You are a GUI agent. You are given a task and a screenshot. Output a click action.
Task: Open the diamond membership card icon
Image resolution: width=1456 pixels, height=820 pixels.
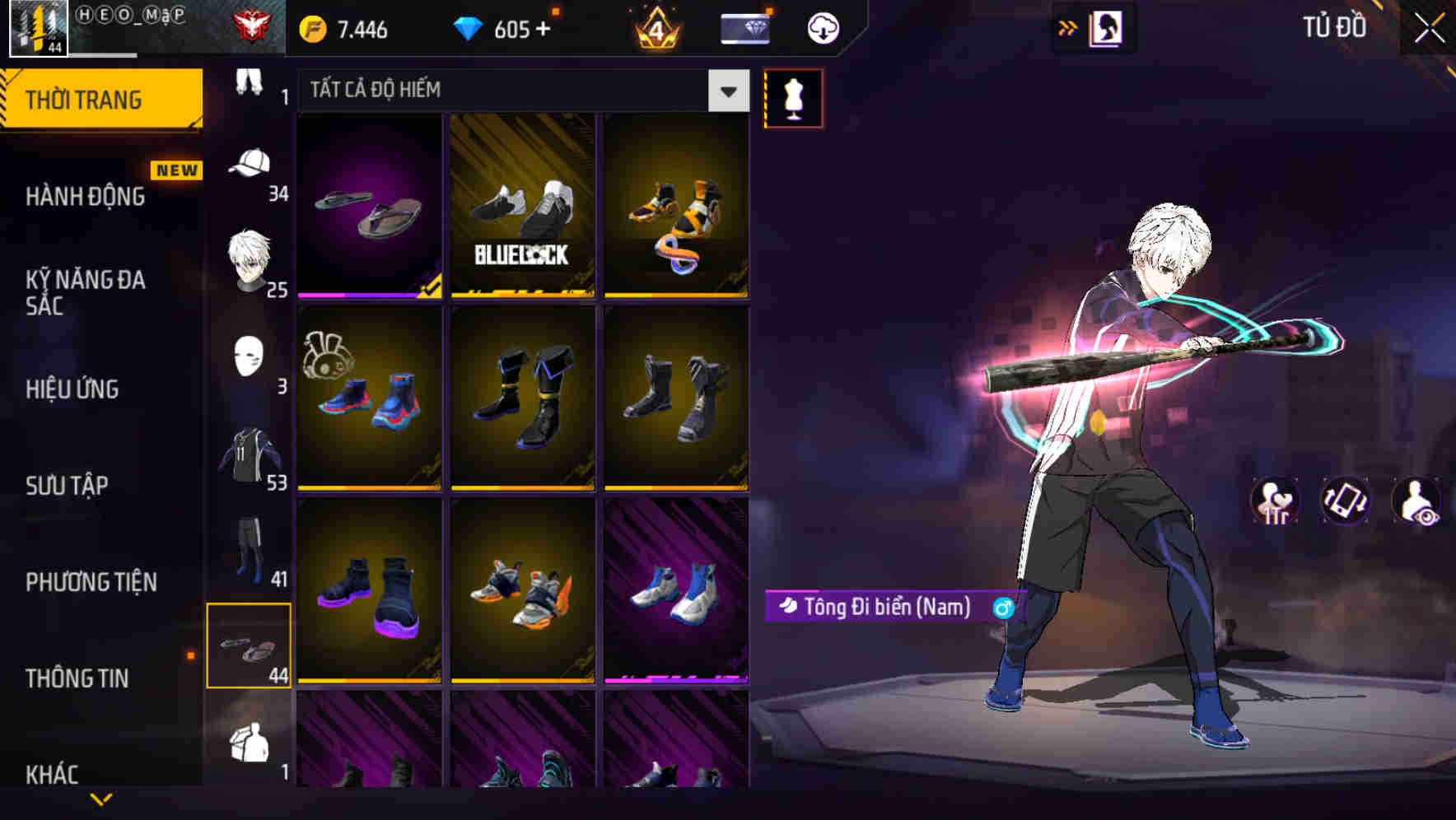[x=744, y=27]
